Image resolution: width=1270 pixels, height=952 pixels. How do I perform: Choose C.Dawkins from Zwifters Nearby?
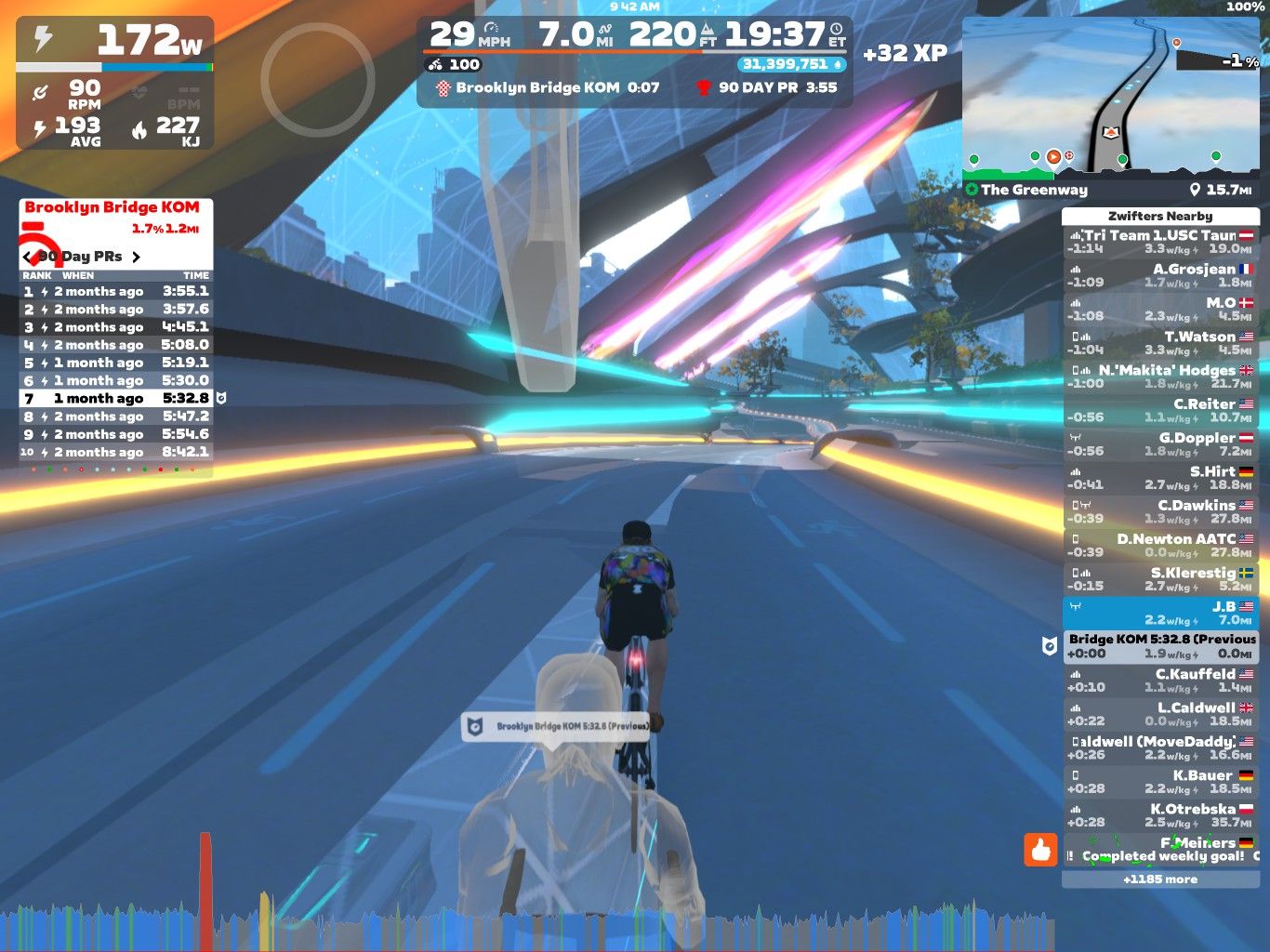[x=1160, y=511]
